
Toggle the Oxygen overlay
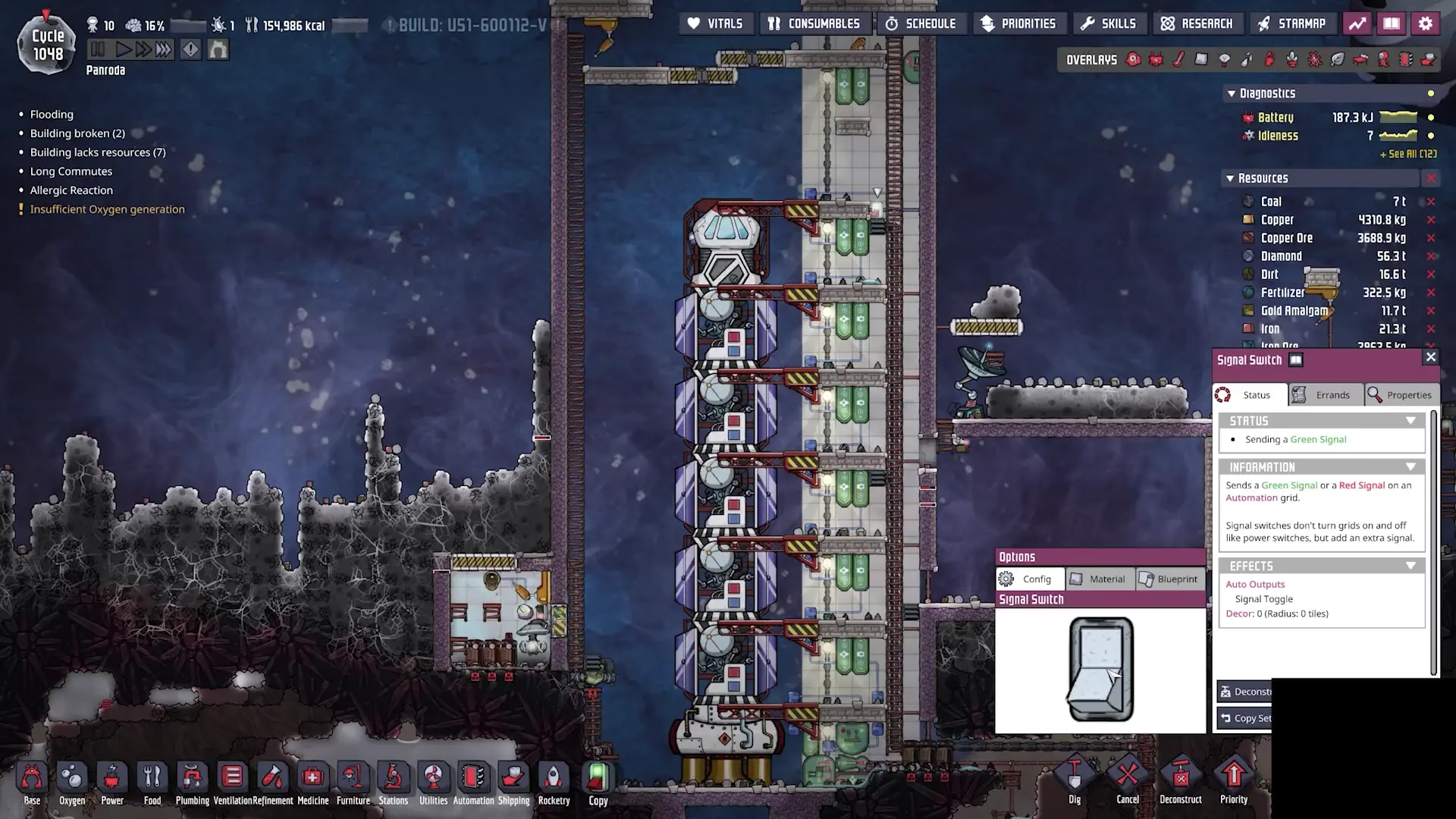click(1134, 59)
